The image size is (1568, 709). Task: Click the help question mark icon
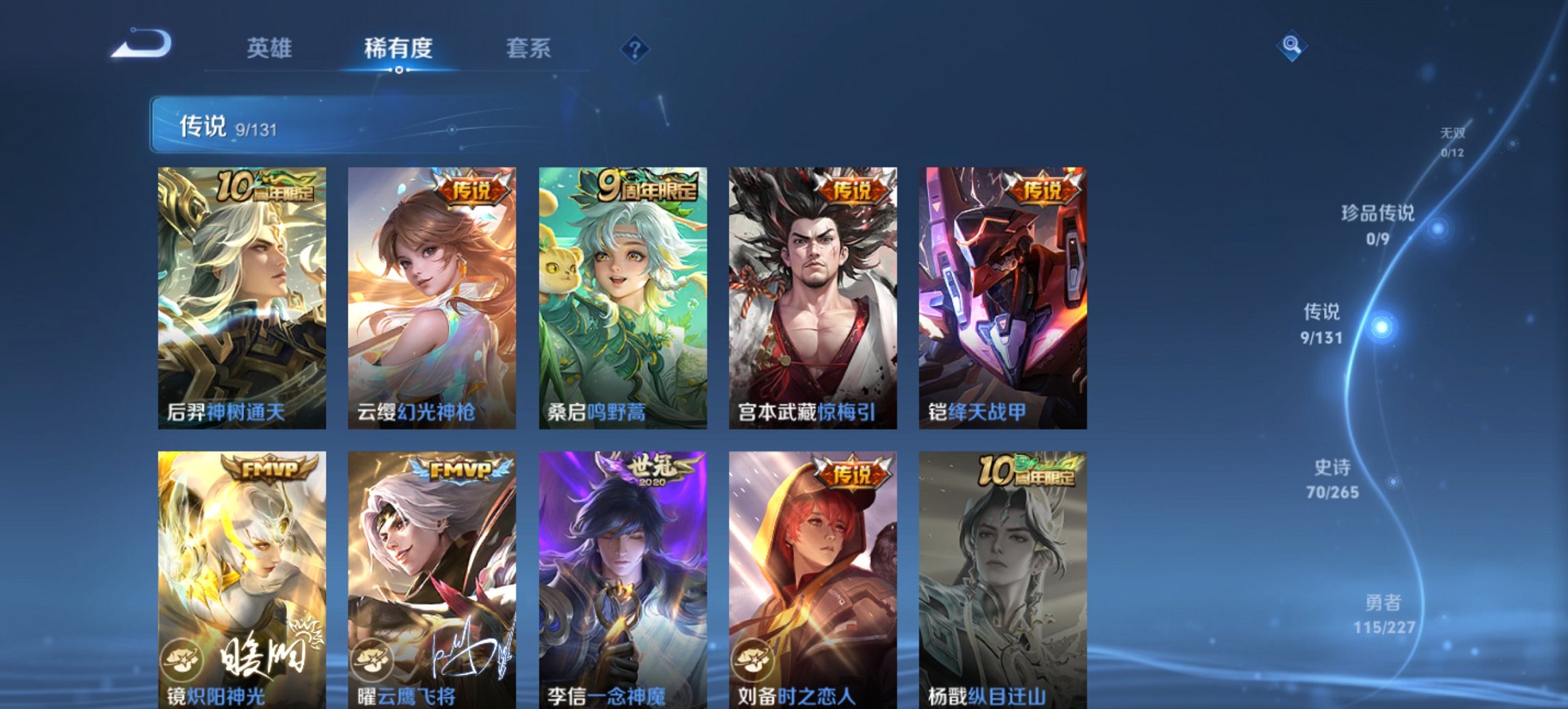pos(634,48)
